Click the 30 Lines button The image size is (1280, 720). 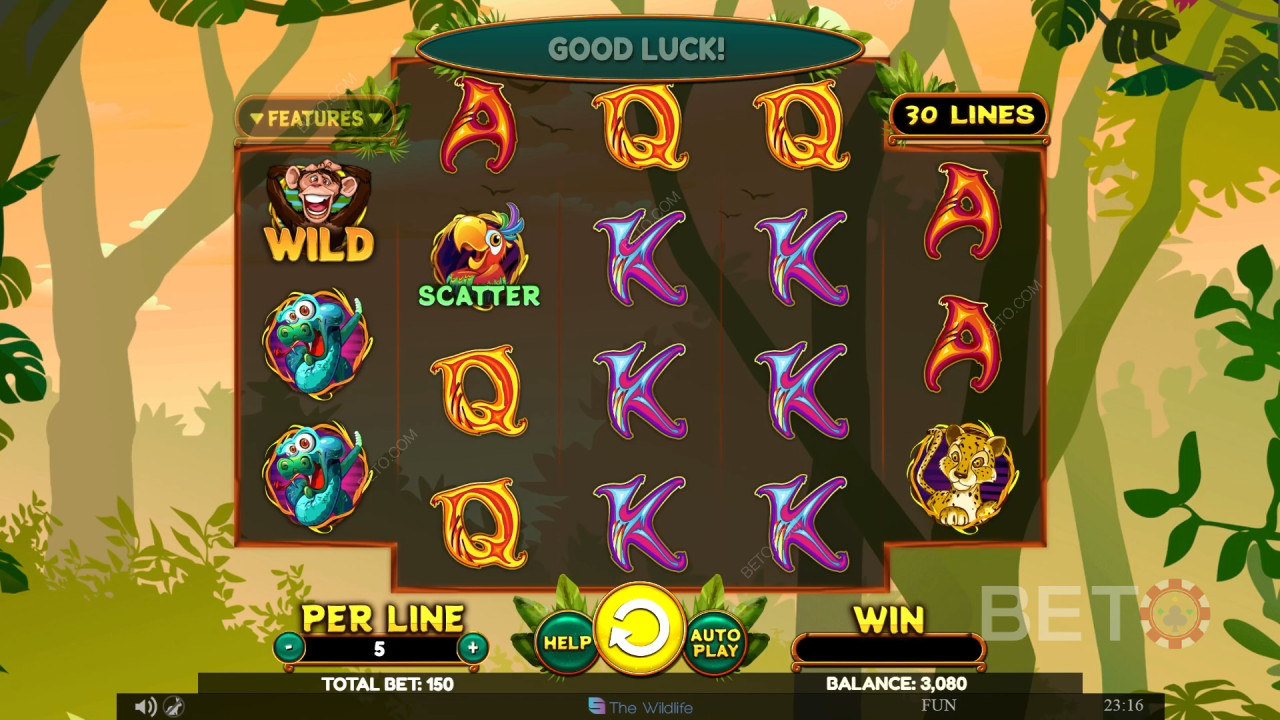tap(968, 116)
